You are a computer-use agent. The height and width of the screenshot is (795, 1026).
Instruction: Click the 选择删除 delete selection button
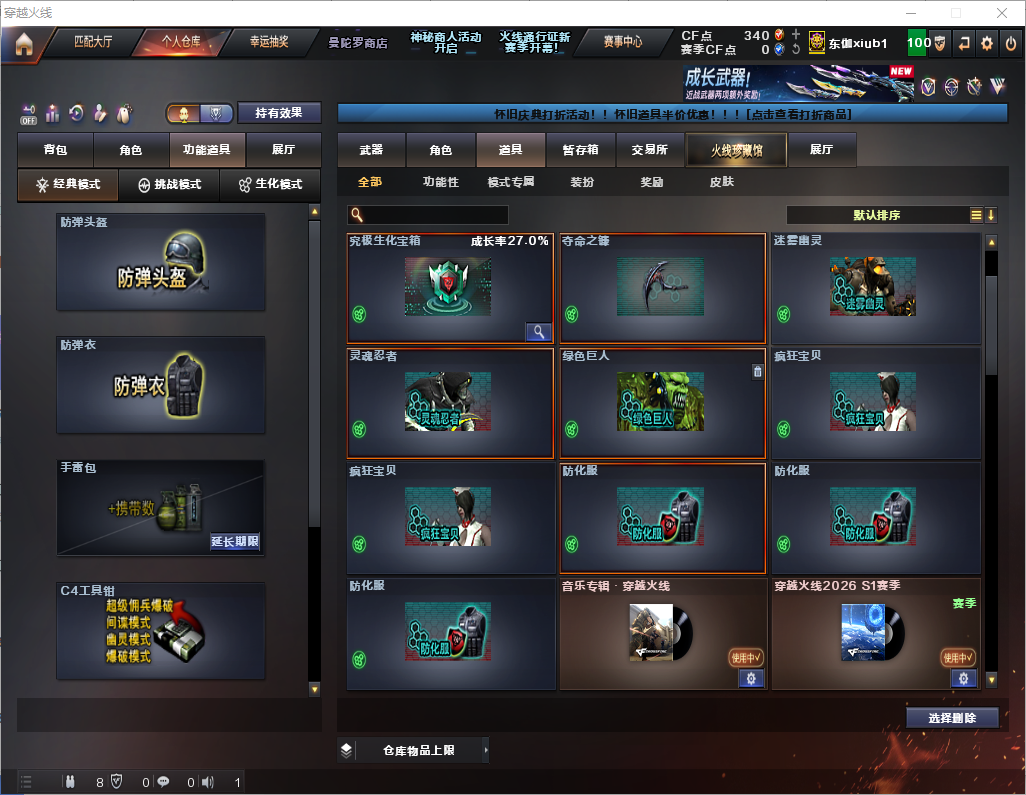pyautogui.click(x=952, y=718)
